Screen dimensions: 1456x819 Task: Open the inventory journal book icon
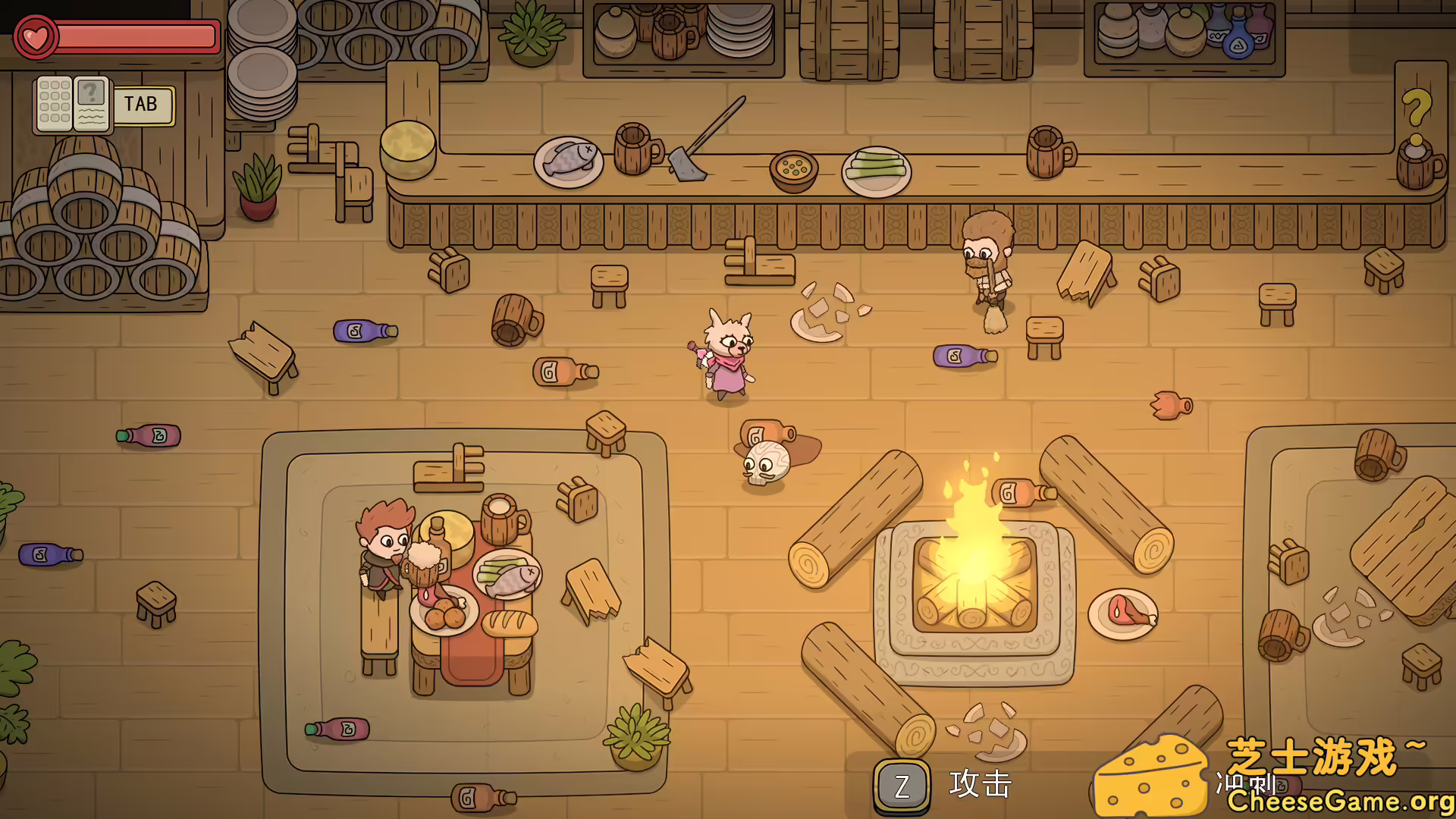click(x=73, y=105)
